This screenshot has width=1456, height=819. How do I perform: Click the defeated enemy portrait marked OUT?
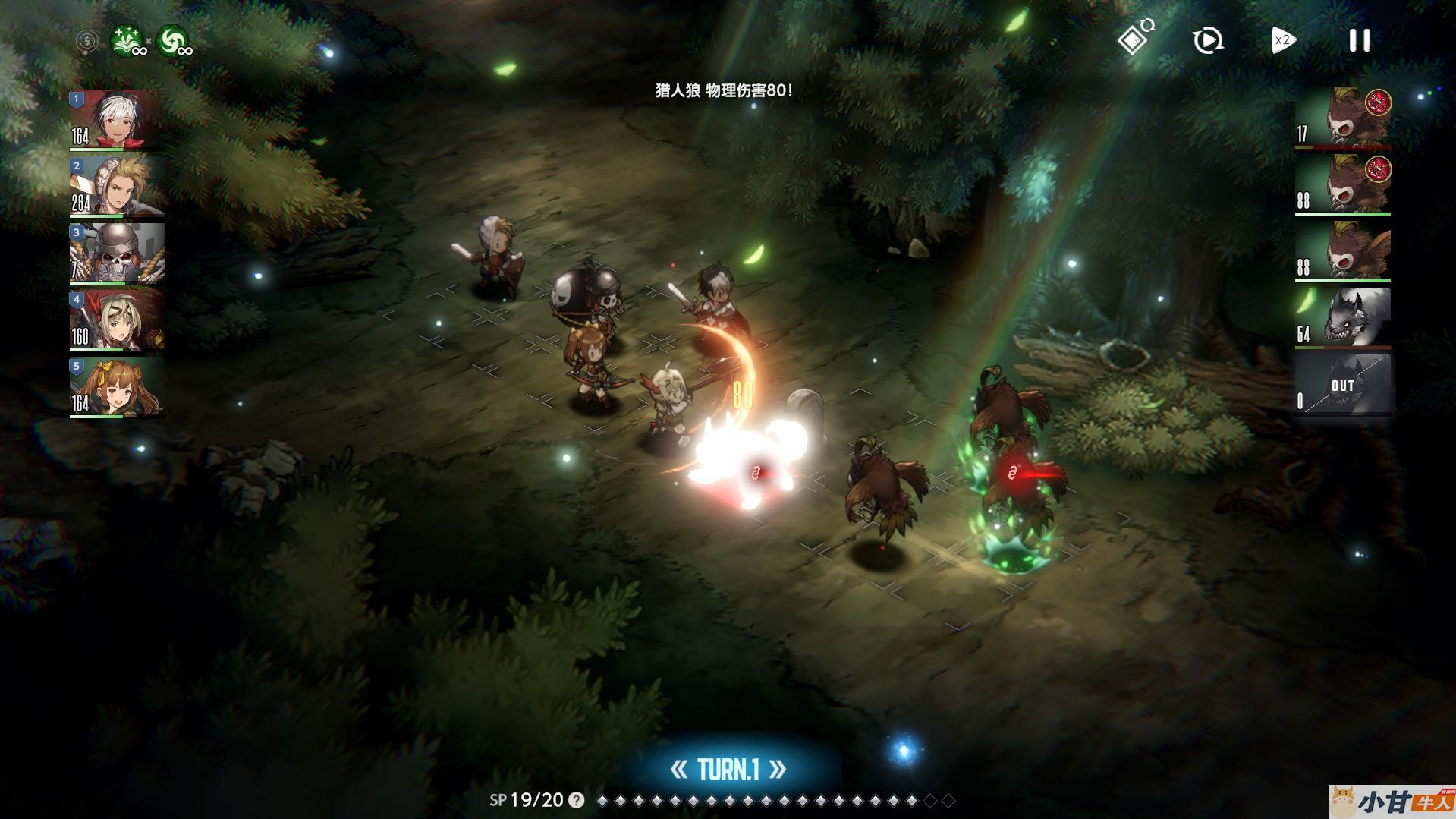(x=1342, y=385)
